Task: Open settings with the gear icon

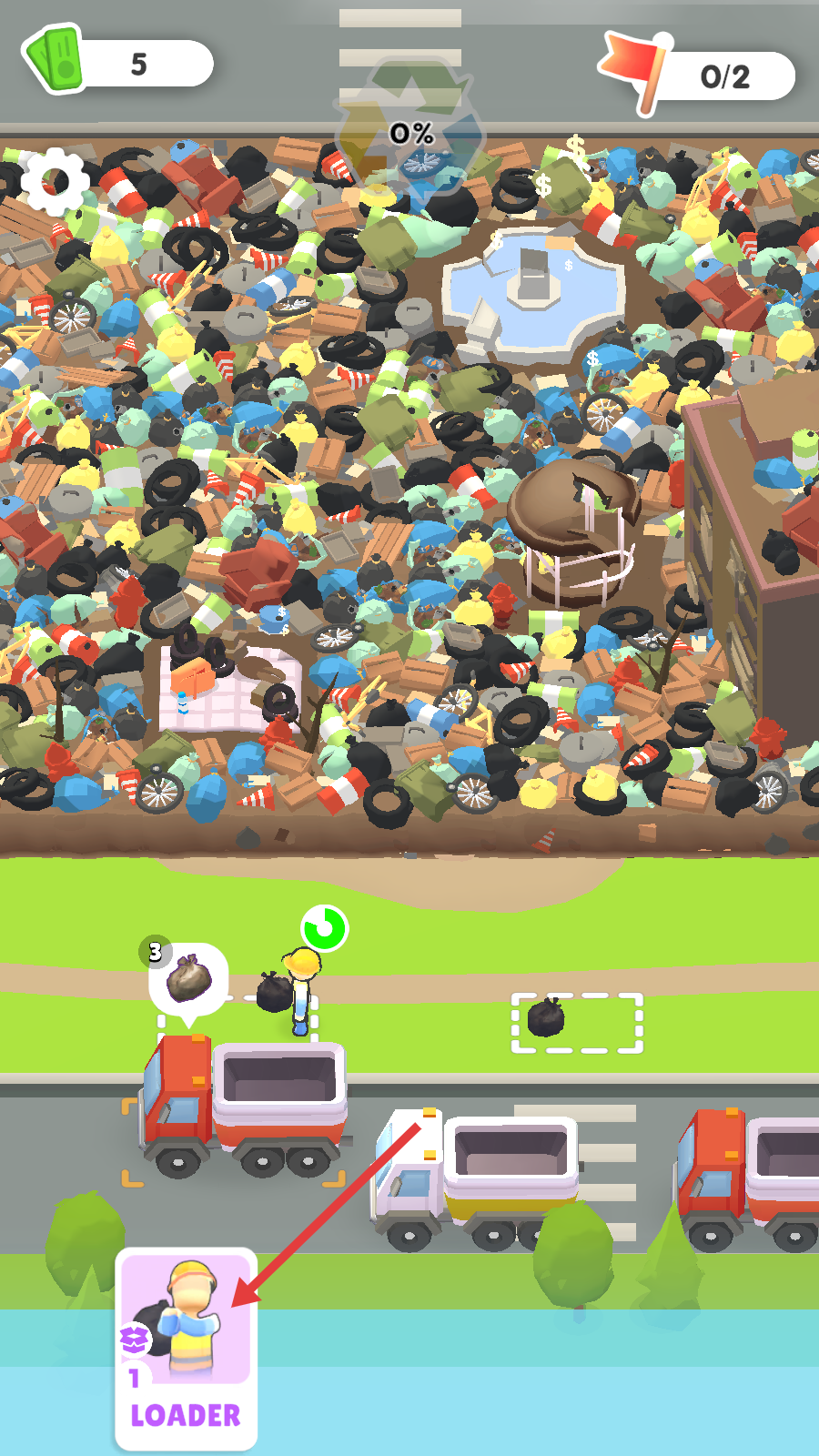Action: coord(56,181)
